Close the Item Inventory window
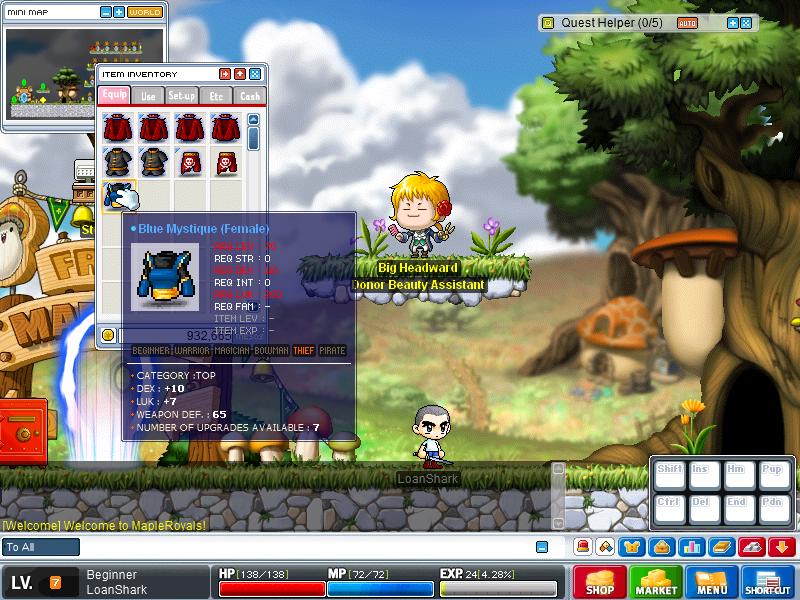The height and width of the screenshot is (600, 800). 255,74
